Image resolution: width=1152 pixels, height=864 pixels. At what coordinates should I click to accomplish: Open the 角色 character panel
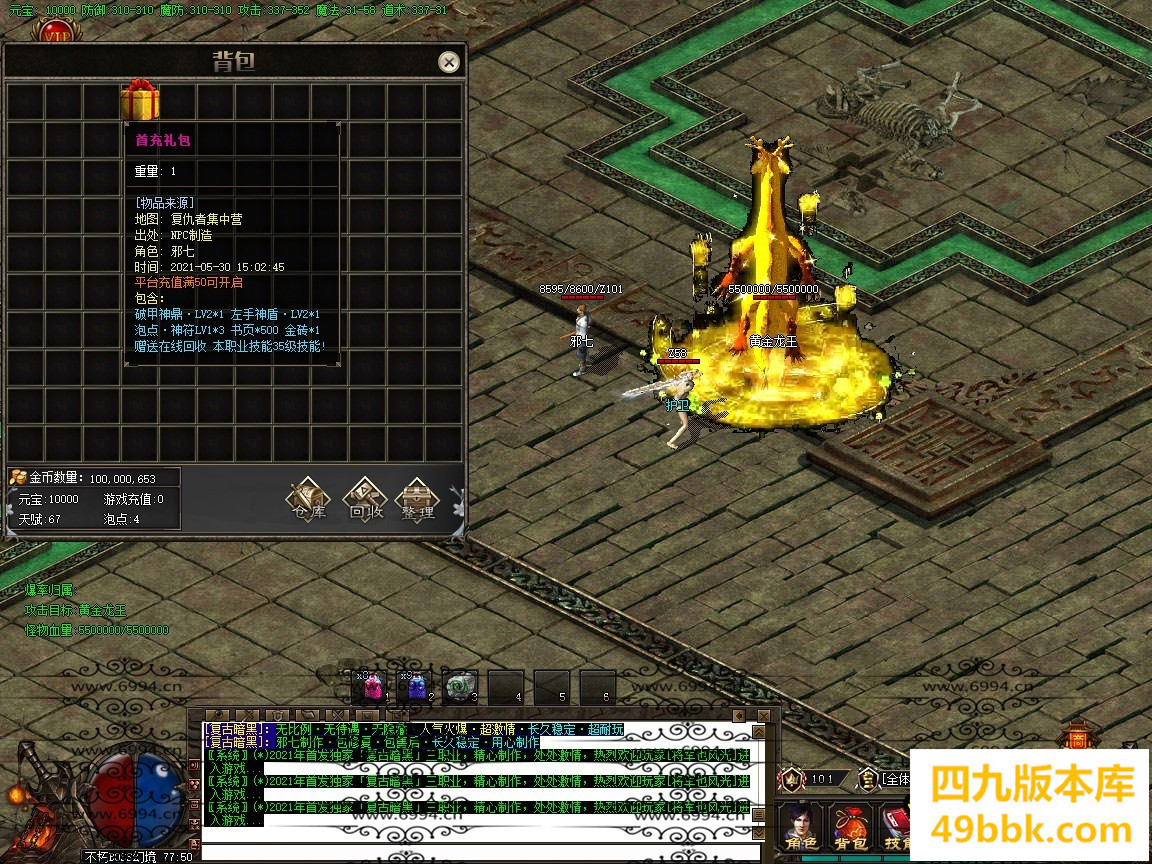pos(802,828)
